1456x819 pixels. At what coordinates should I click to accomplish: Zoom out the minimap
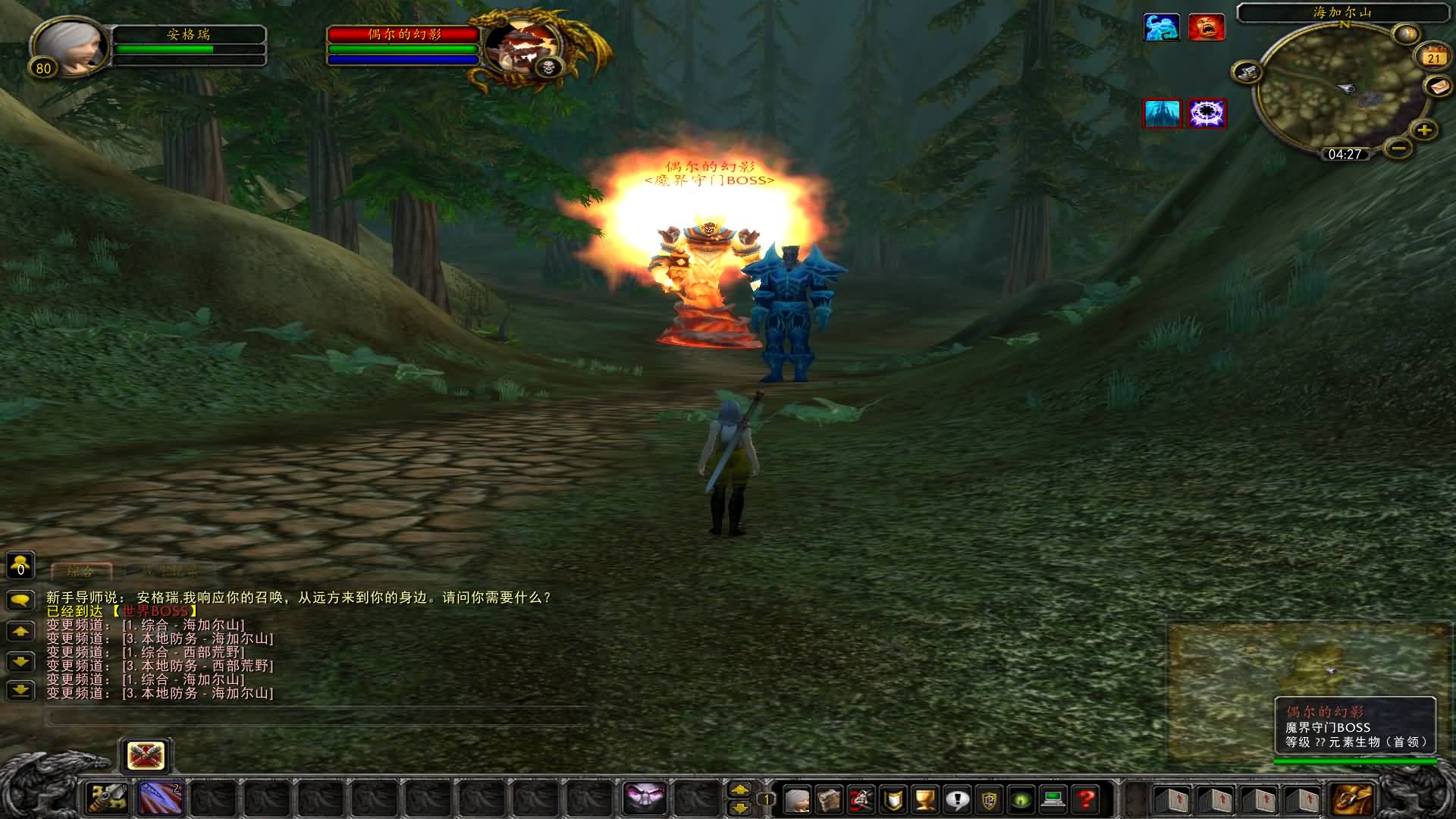(x=1399, y=146)
